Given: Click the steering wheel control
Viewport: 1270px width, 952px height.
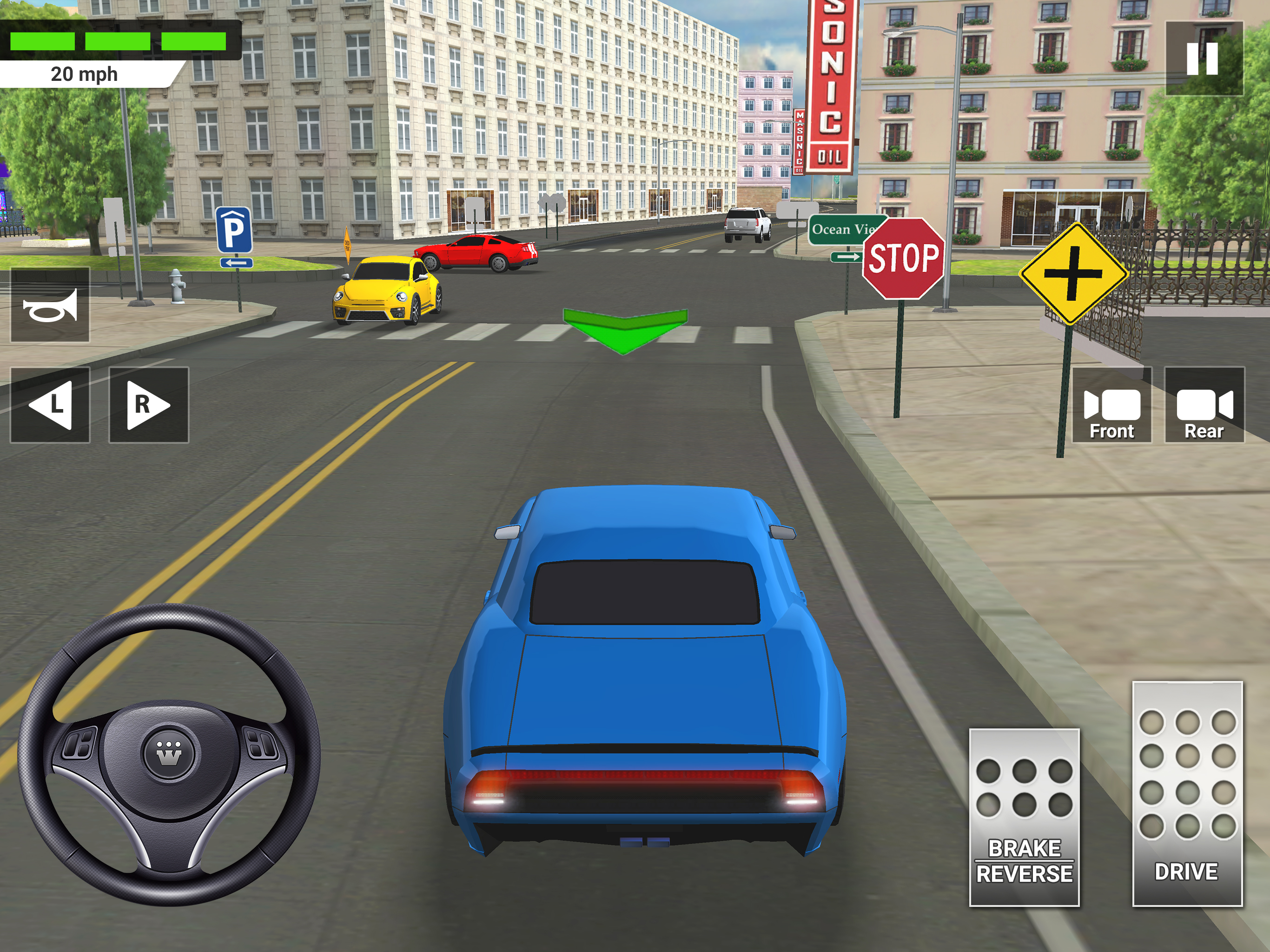Looking at the screenshot, I should [x=169, y=754].
